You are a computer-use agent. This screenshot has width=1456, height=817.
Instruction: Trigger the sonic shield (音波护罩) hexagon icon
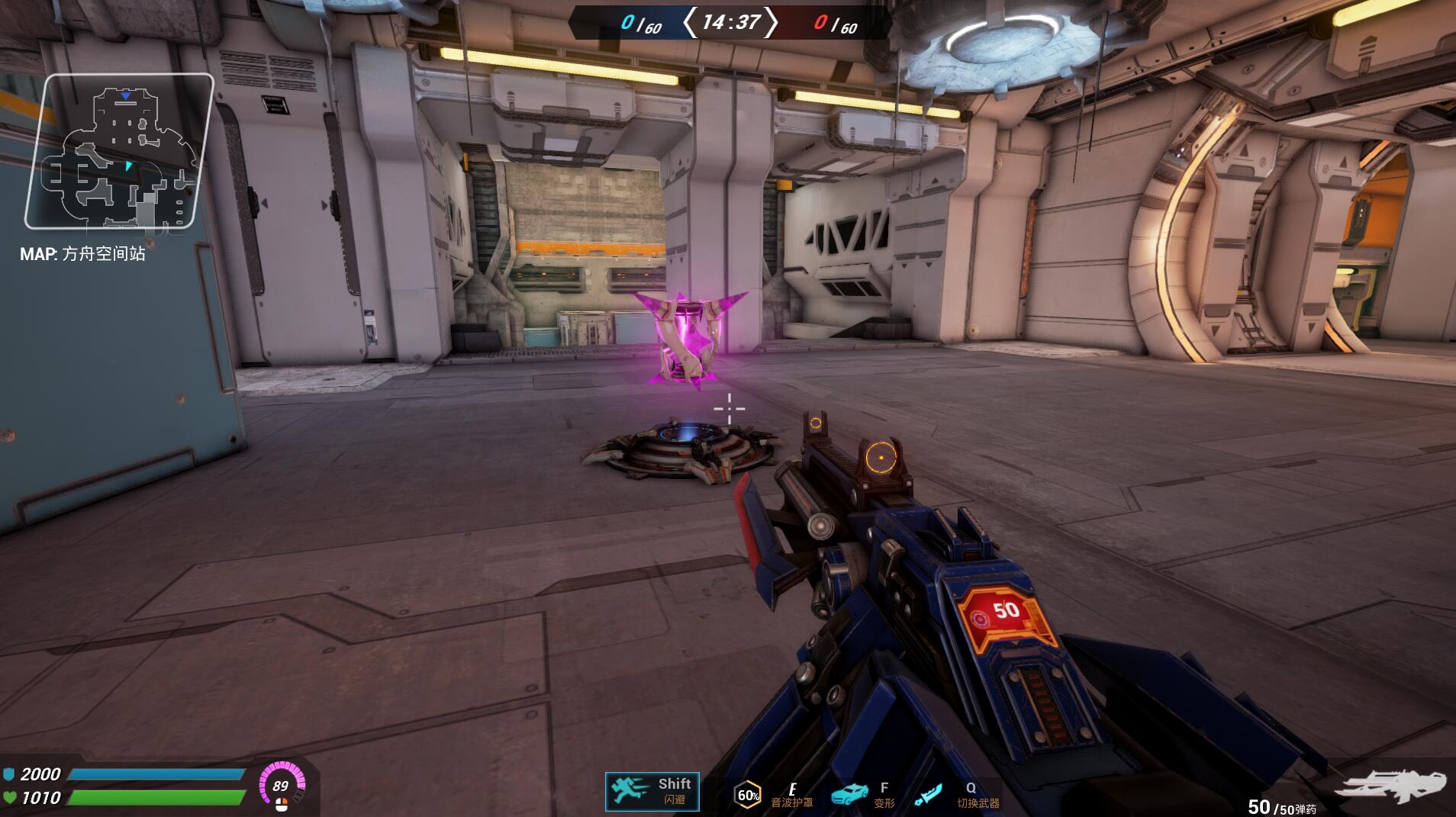(748, 795)
